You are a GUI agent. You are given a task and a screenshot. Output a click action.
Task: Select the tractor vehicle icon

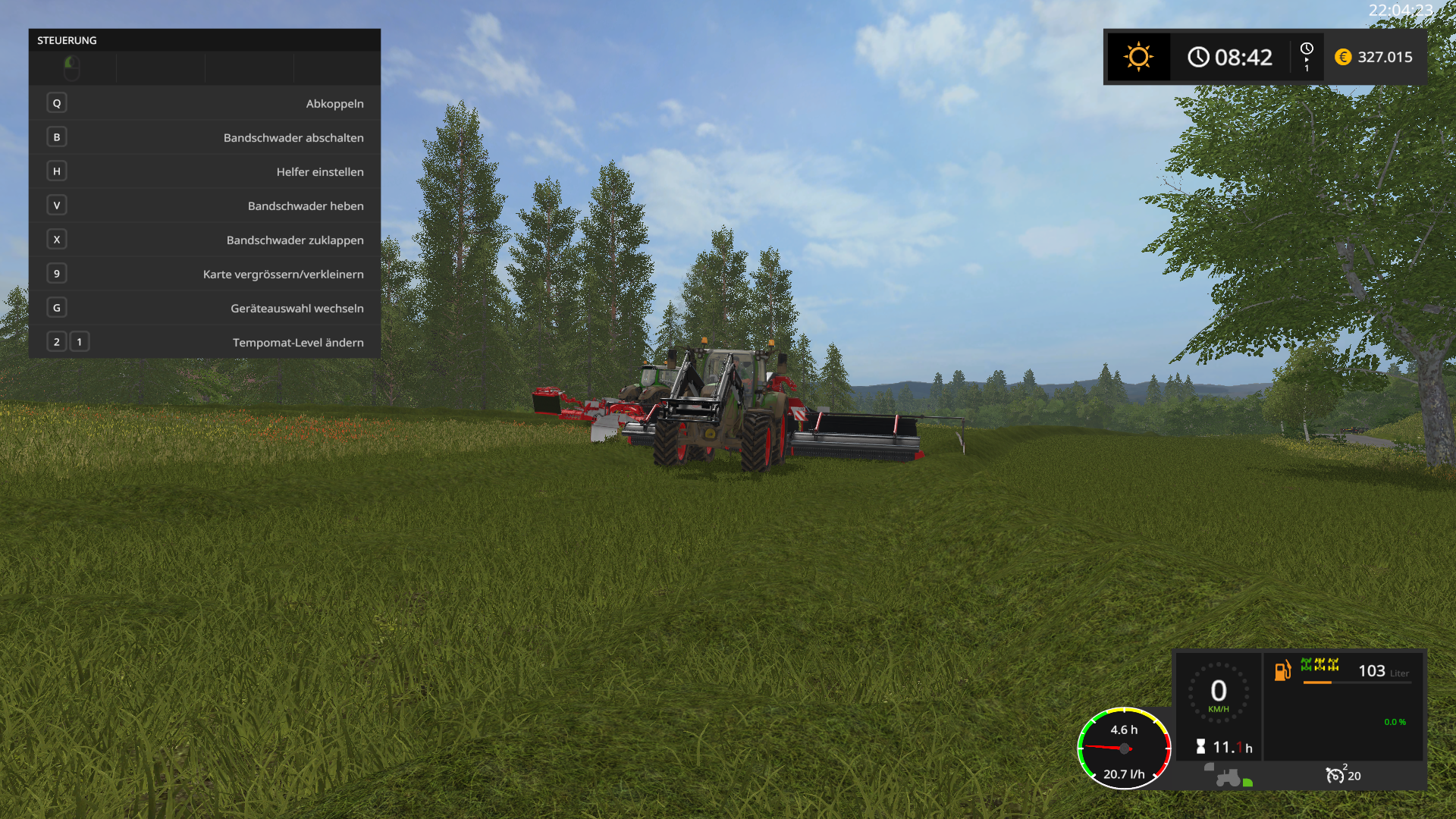pyautogui.click(x=1228, y=778)
